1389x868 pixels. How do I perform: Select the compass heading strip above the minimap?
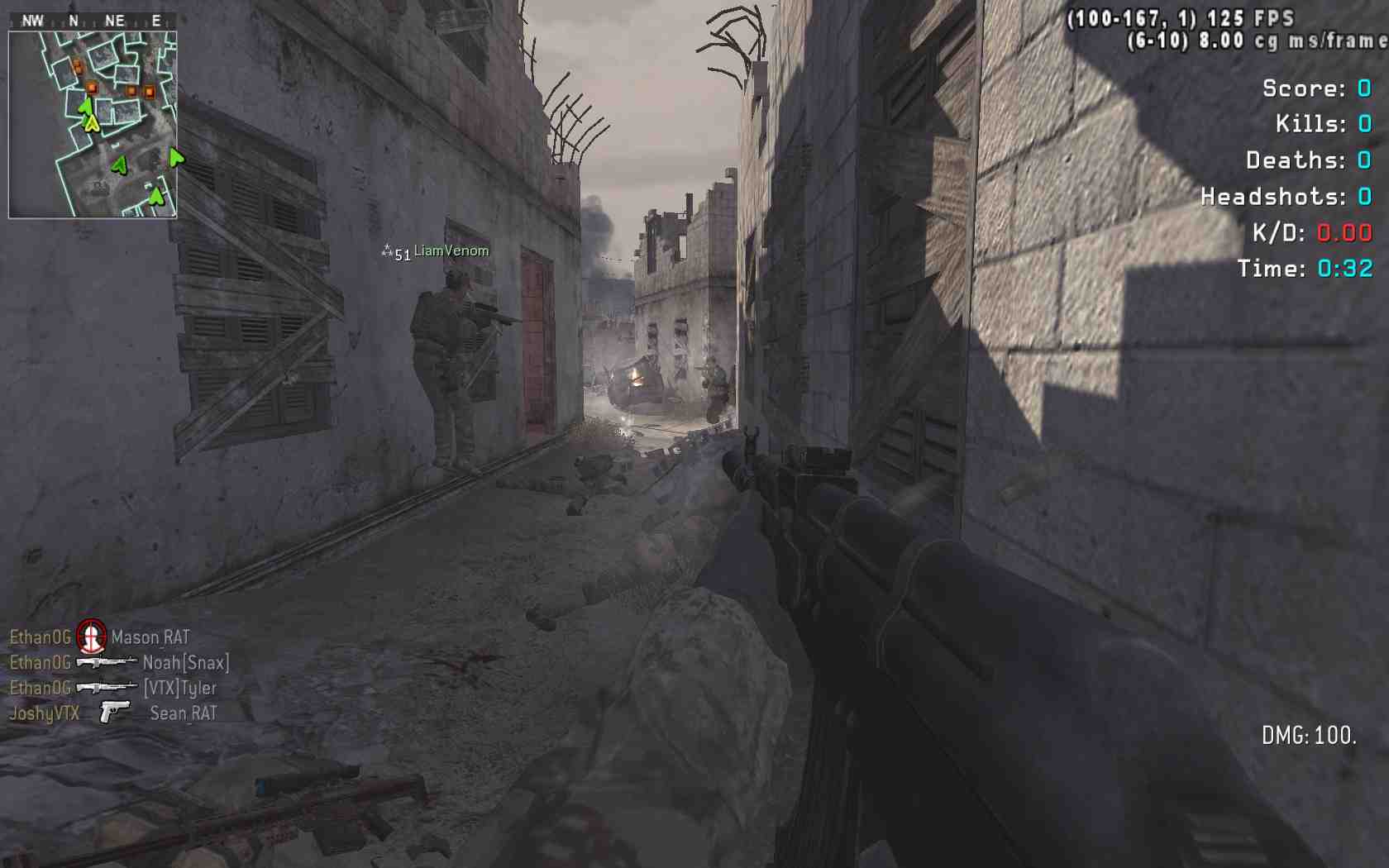click(93, 21)
